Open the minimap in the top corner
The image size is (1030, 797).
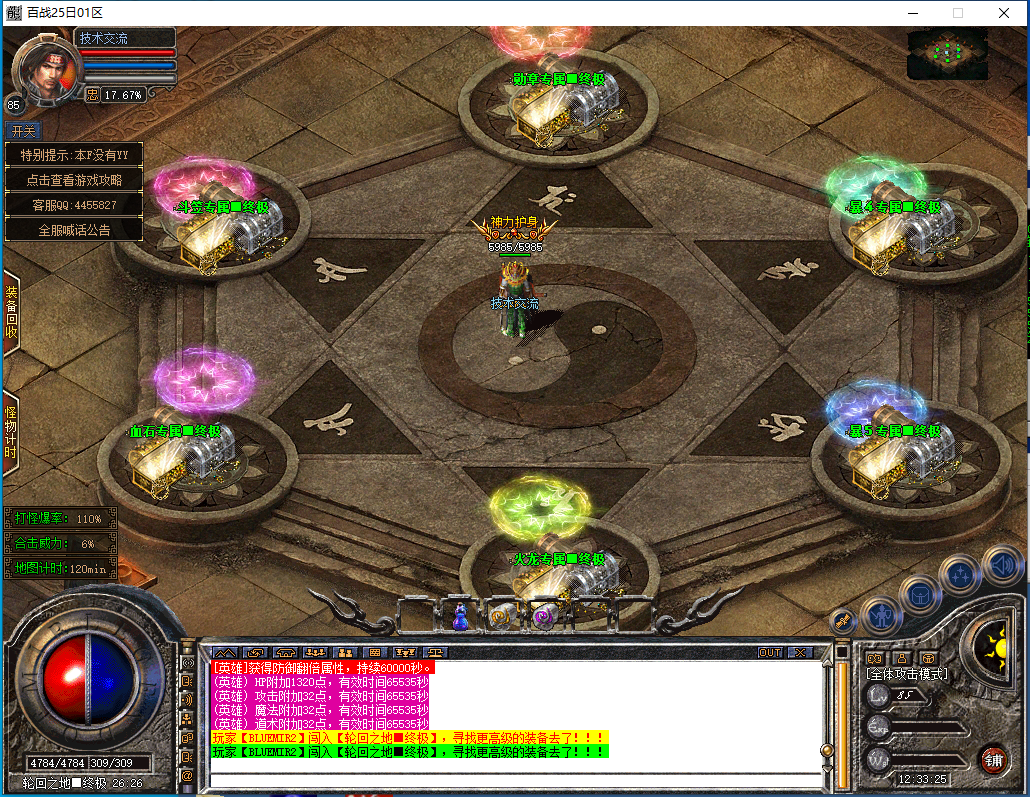click(x=946, y=53)
